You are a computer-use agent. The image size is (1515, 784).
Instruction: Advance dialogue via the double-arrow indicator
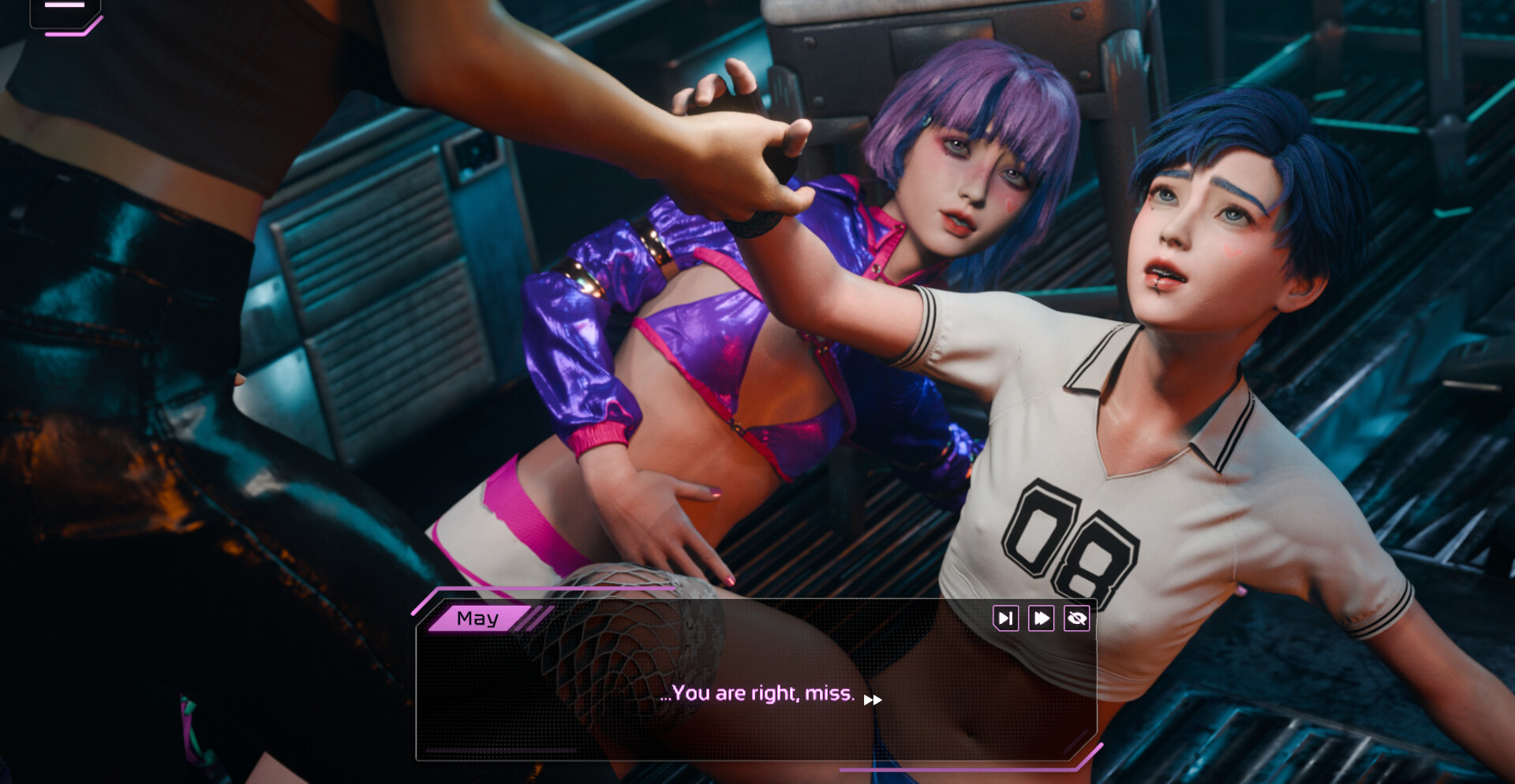[873, 700]
